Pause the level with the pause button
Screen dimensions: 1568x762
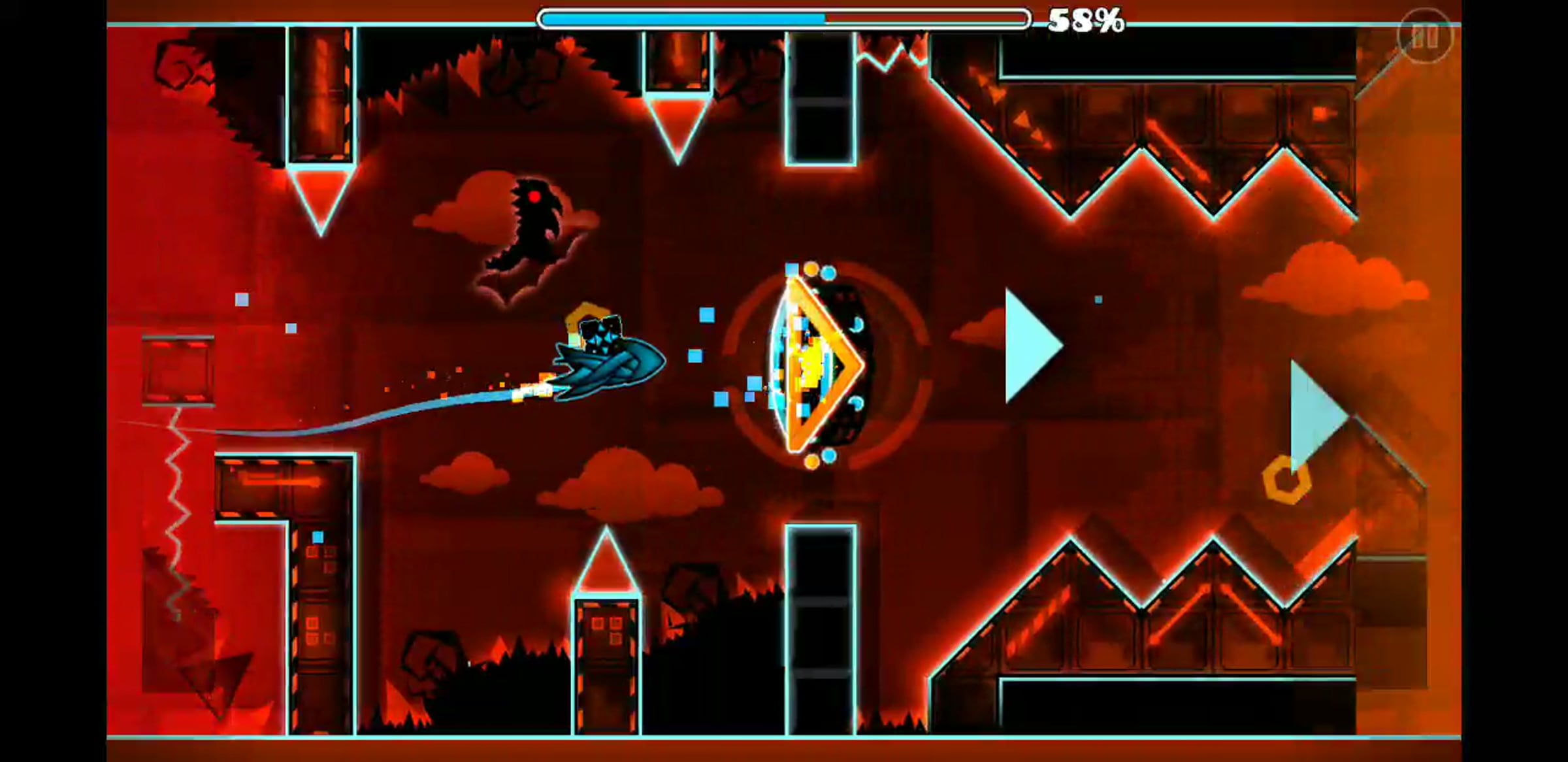pyautogui.click(x=1425, y=36)
